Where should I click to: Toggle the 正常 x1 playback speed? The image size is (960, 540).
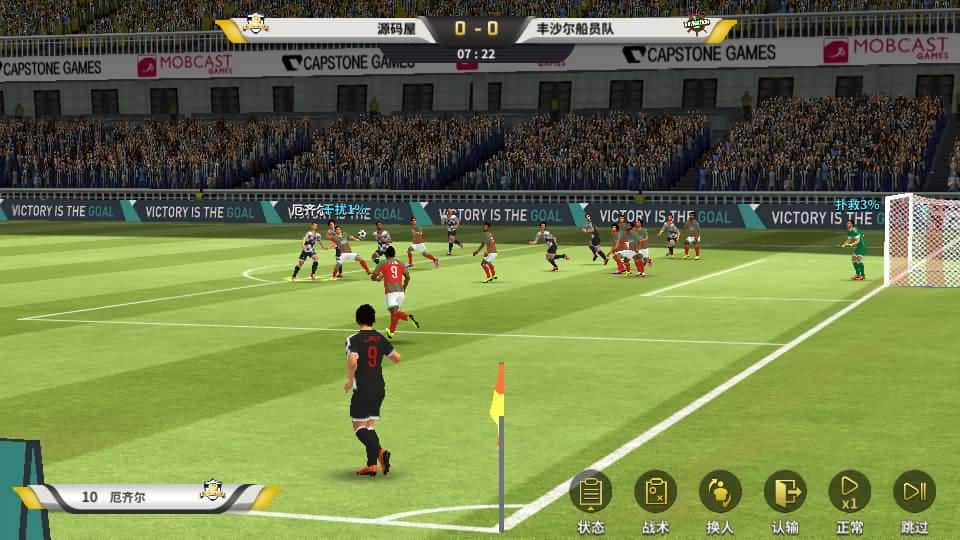coord(849,492)
